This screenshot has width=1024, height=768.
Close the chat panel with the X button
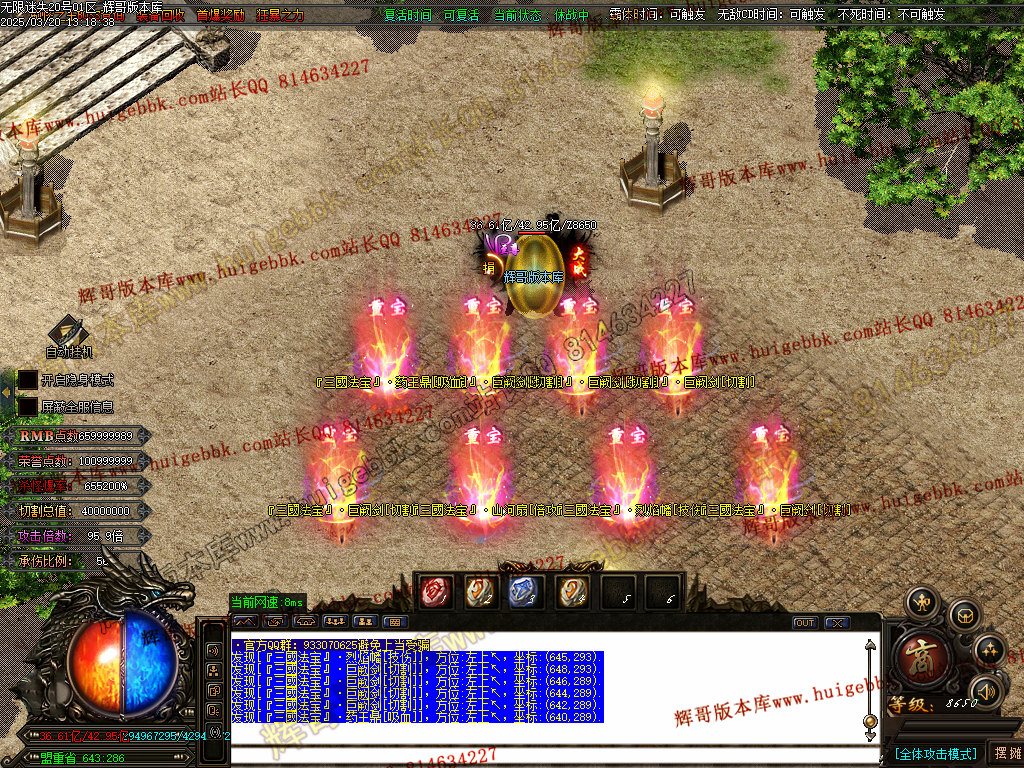pyautogui.click(x=837, y=623)
